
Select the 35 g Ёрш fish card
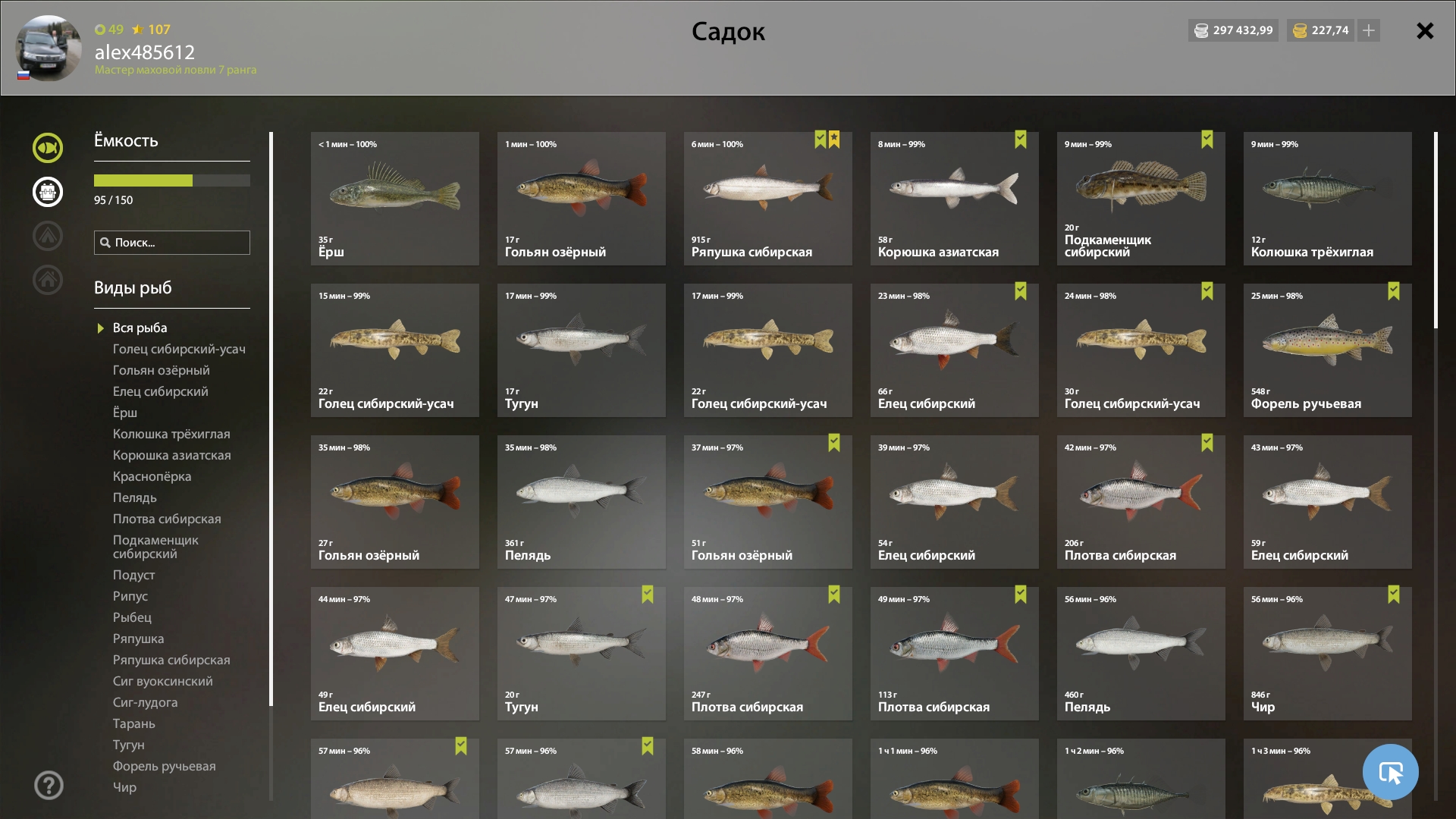tap(394, 199)
